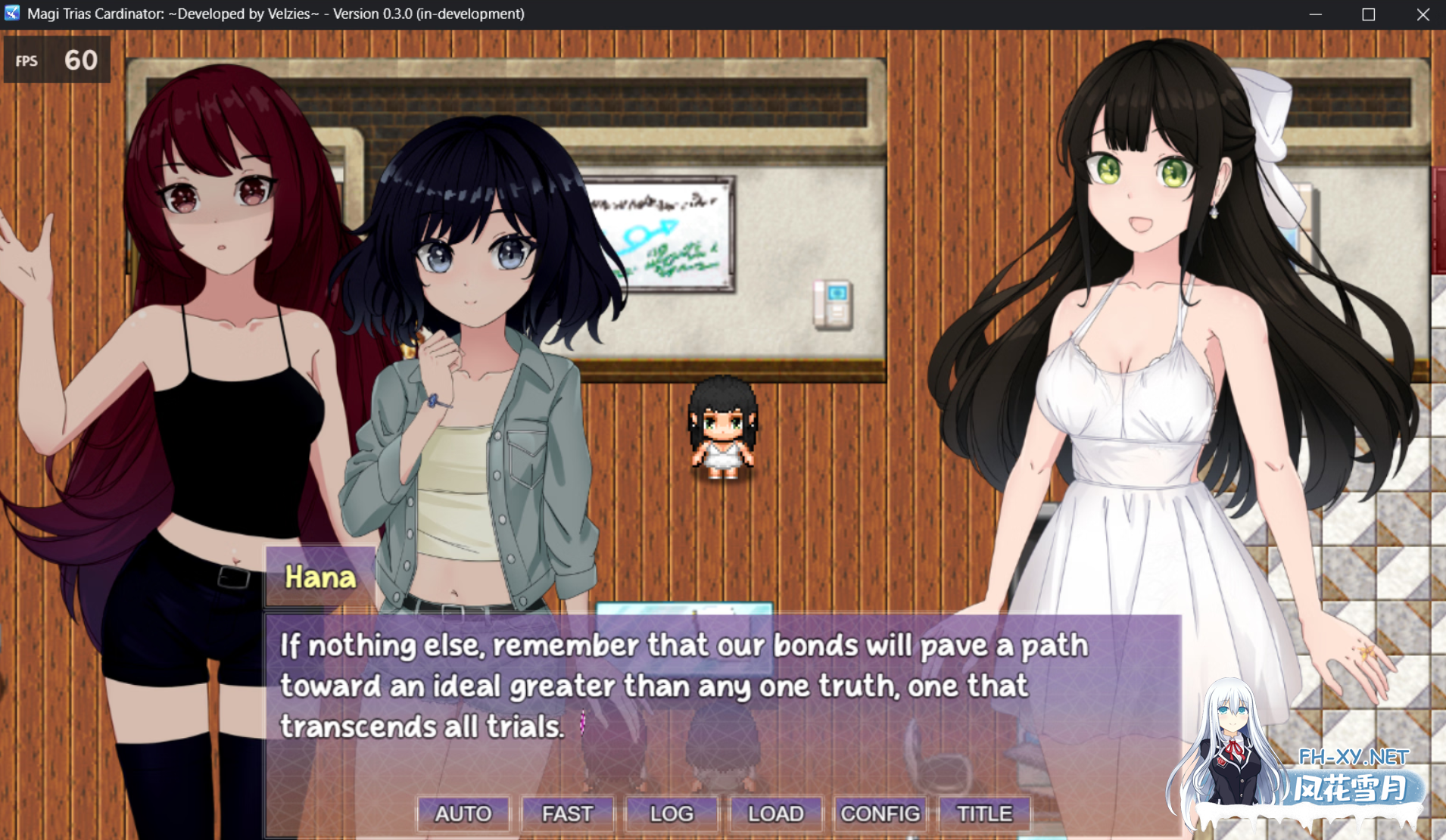Open the CONFIG settings menu
This screenshot has width=1446, height=840.
880,814
